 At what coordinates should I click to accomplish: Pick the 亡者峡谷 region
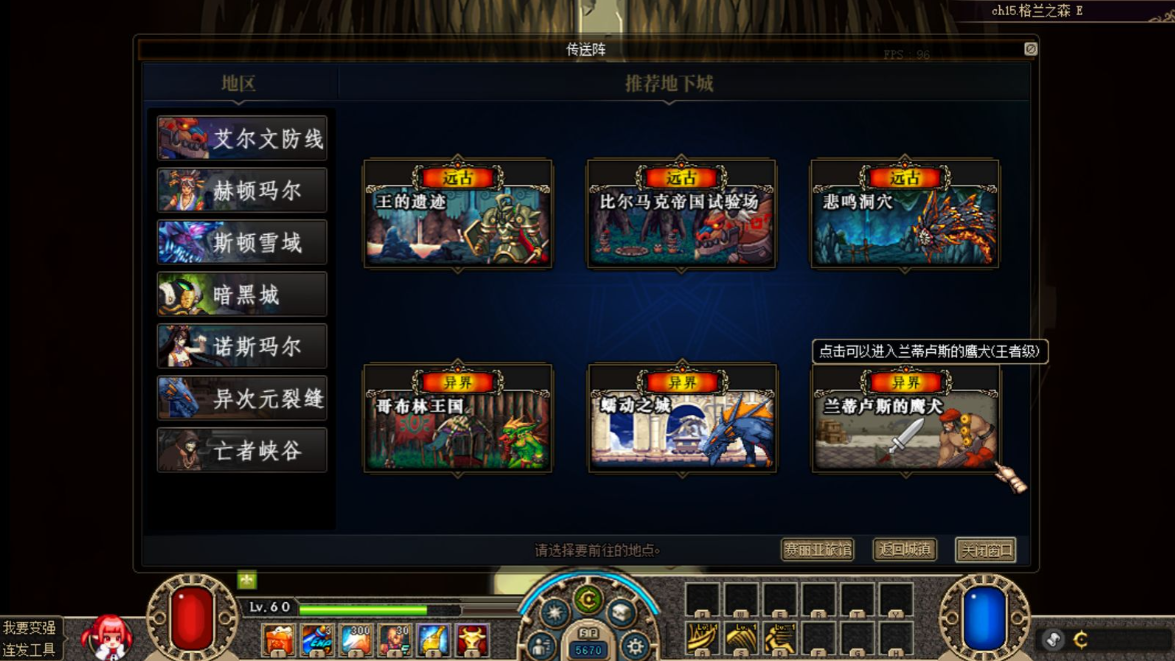242,451
